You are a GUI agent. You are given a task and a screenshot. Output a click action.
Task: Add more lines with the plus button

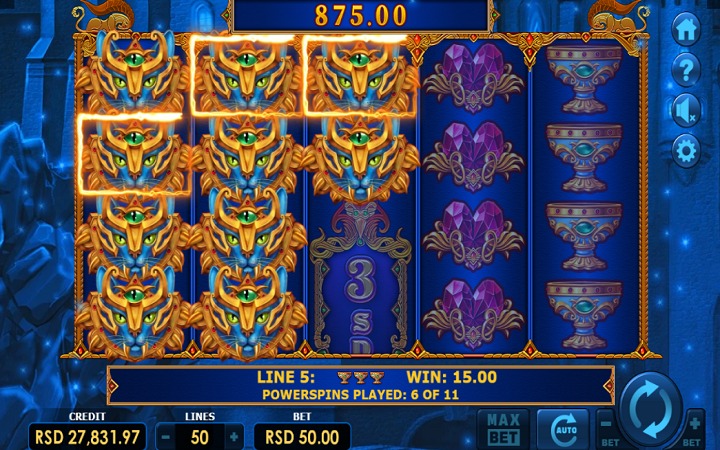(234, 437)
